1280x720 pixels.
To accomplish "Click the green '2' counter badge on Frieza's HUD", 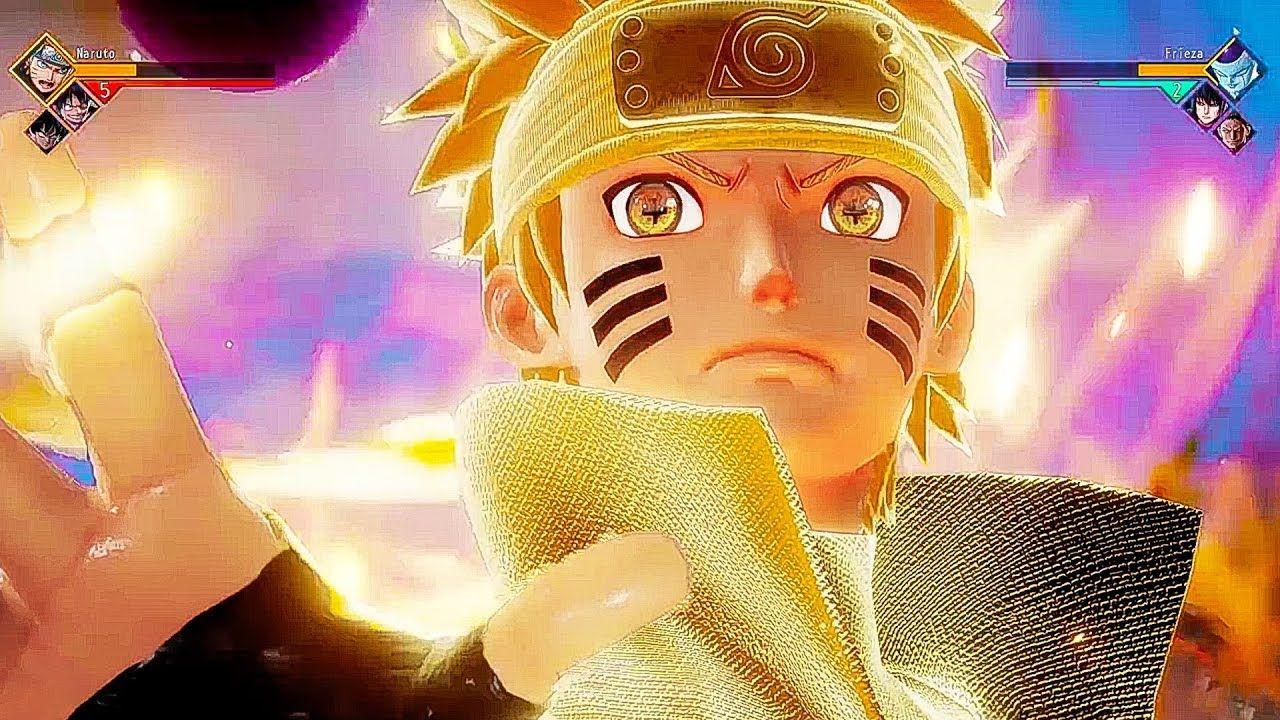I will tap(1177, 89).
